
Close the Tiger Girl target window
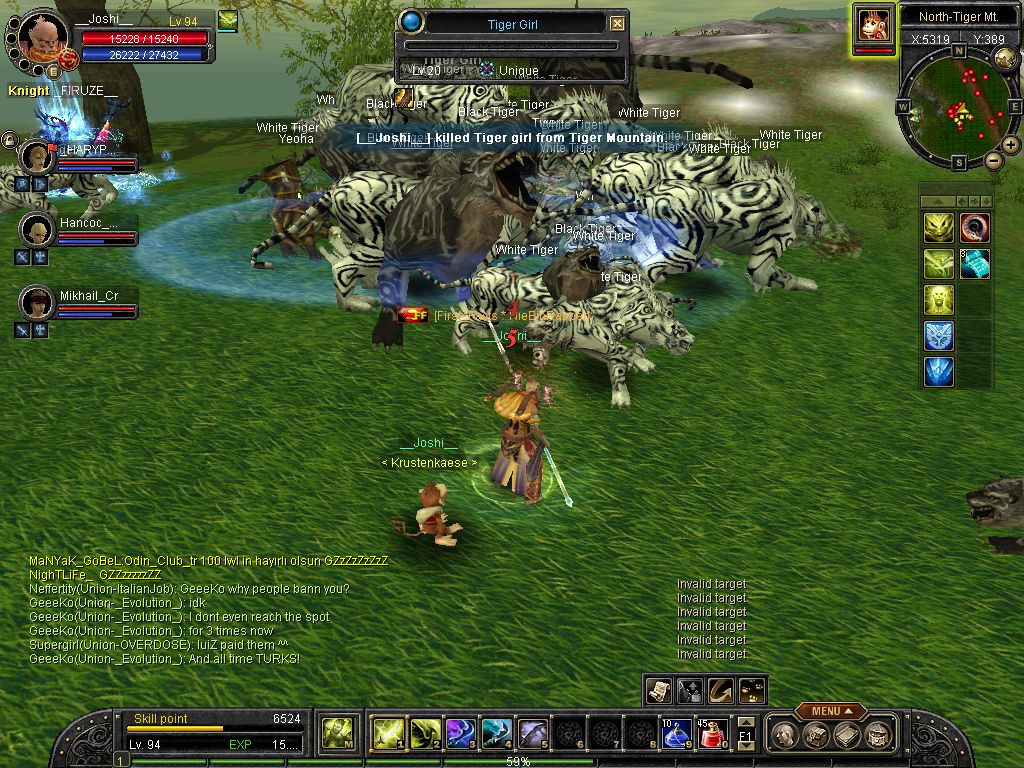[617, 24]
